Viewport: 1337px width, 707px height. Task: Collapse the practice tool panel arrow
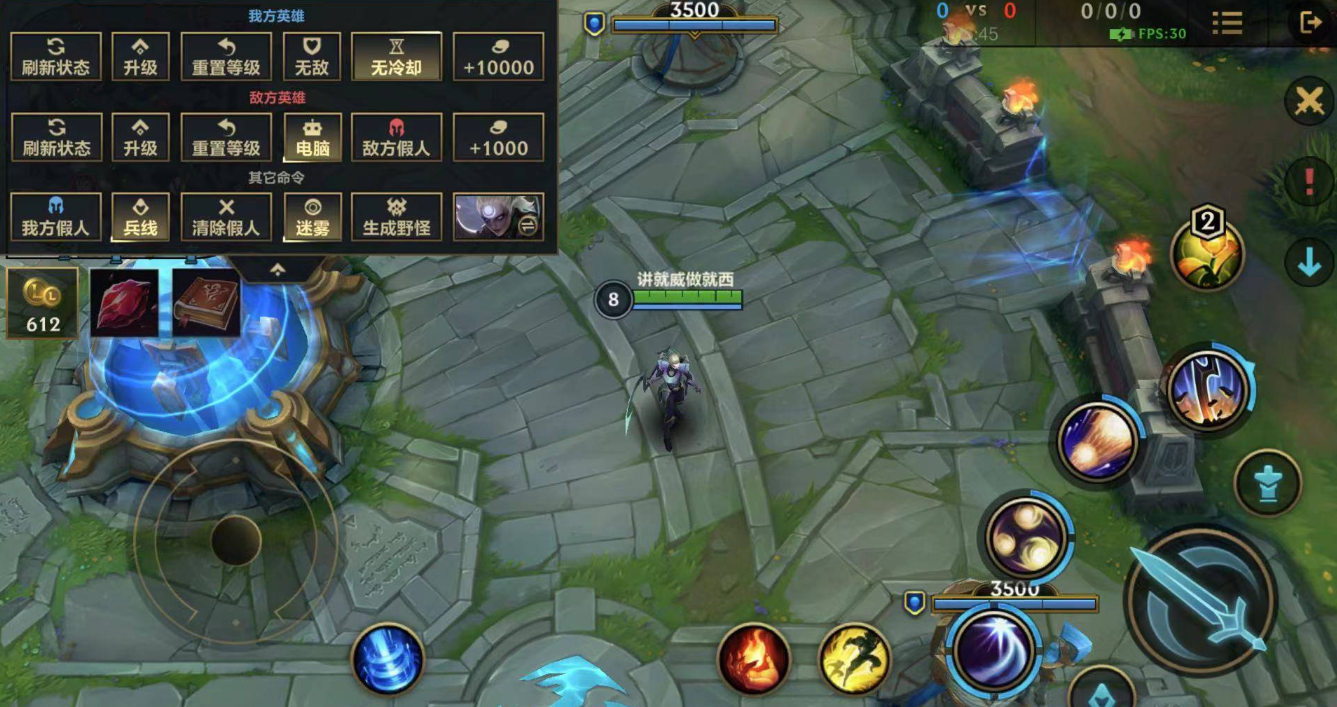pos(278,269)
